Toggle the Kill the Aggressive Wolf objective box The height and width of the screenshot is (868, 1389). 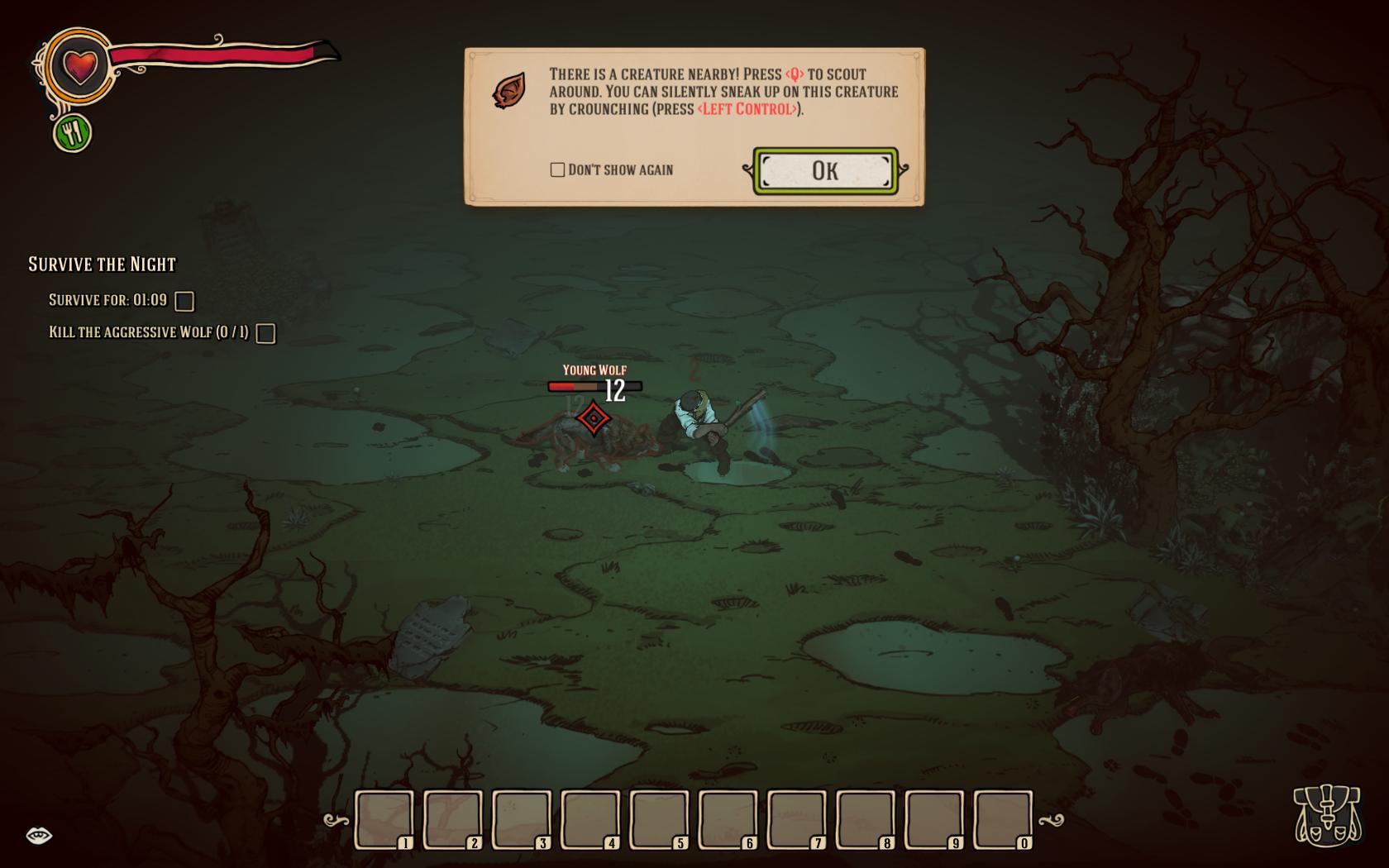(x=265, y=333)
